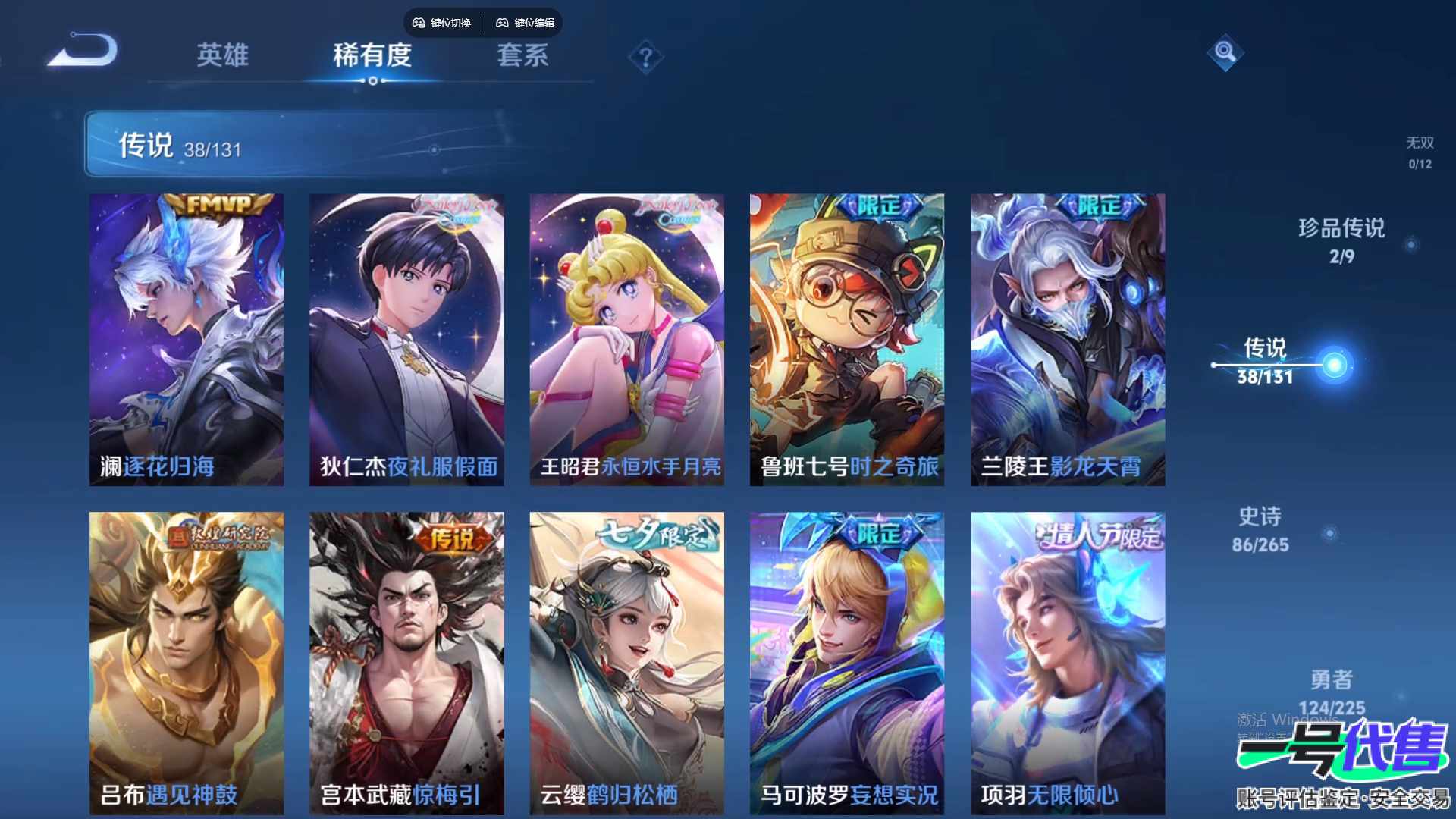
Task: Click the 键位切换 overlay button
Action: (442, 23)
